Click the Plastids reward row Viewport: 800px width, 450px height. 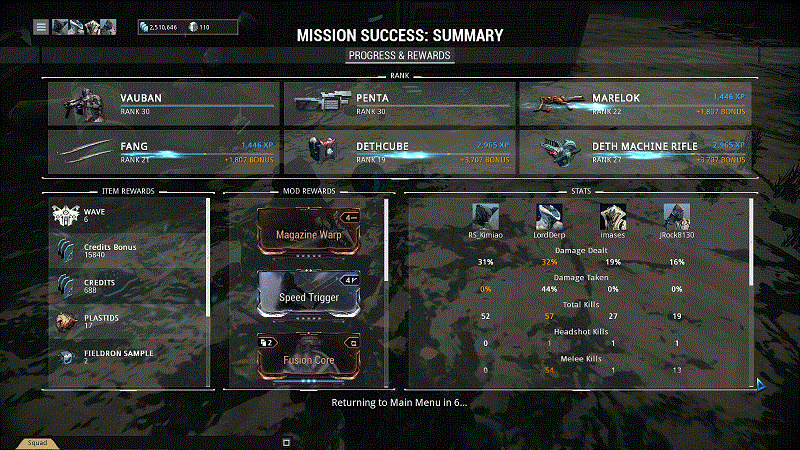point(128,321)
